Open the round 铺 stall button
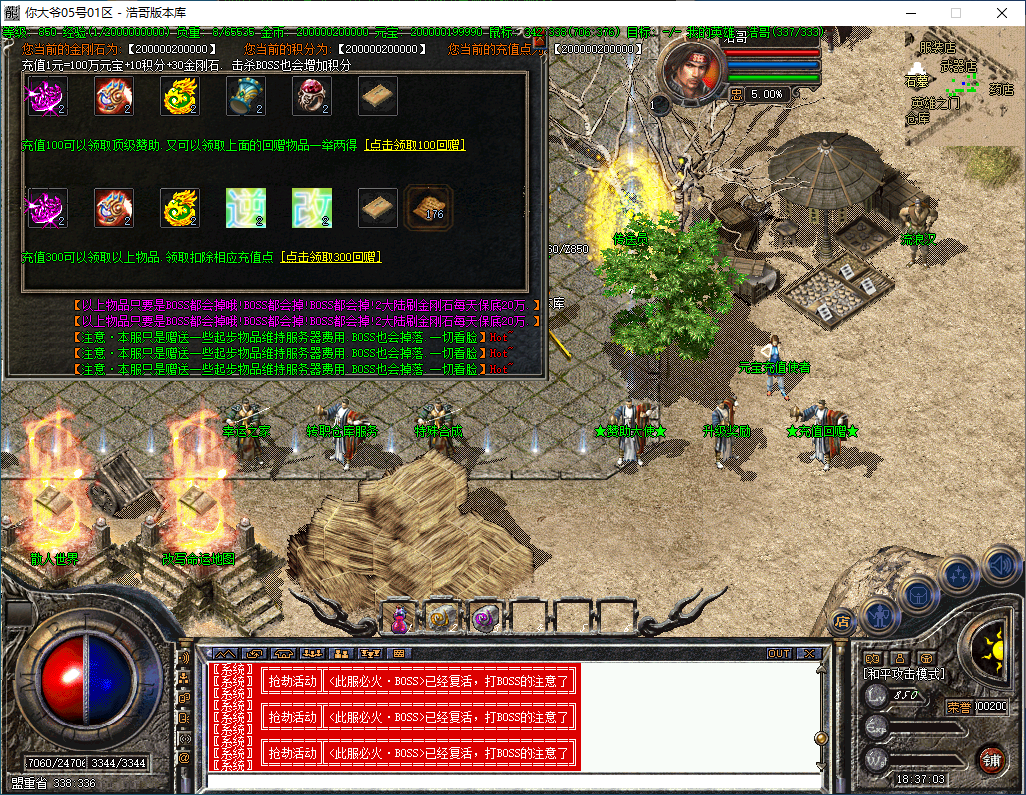 (x=991, y=759)
